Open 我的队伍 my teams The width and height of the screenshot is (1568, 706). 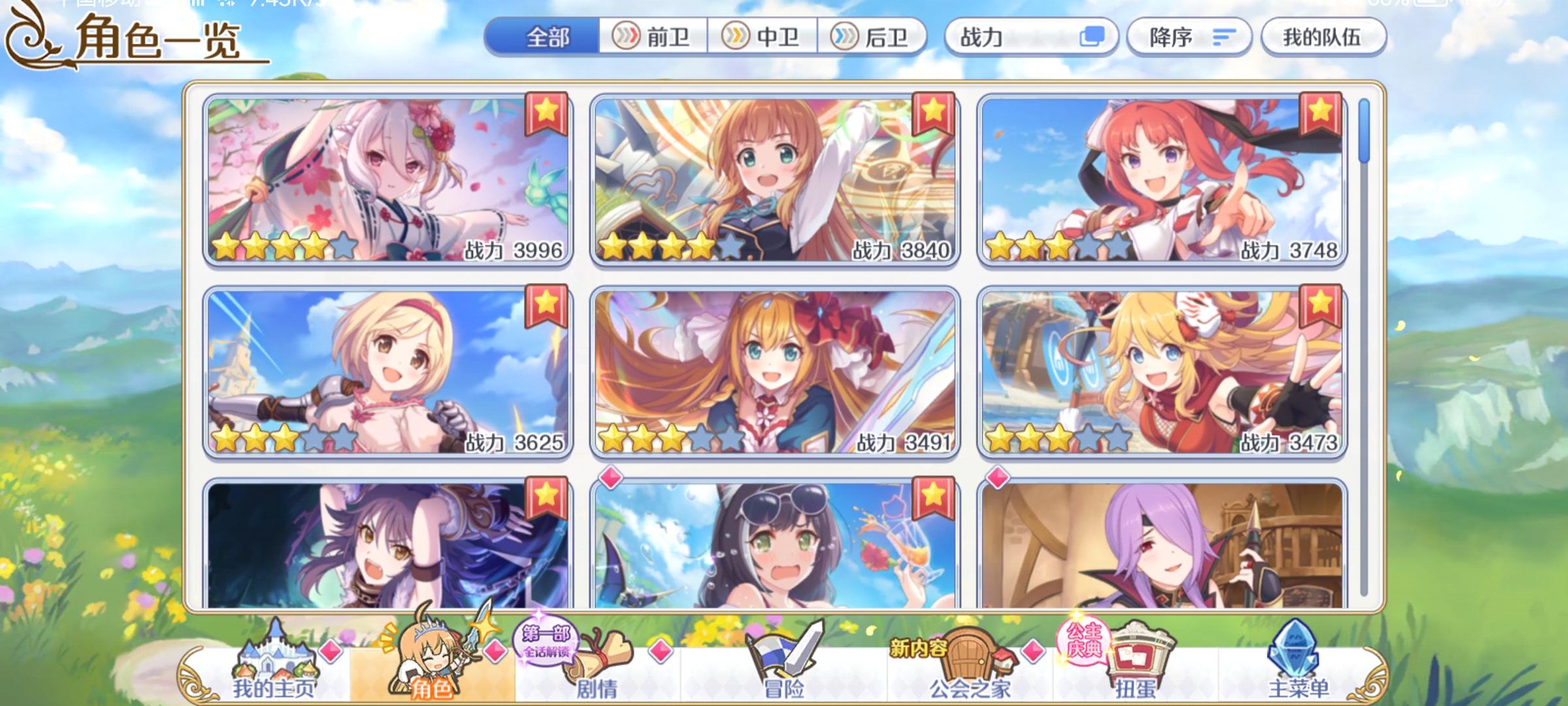pyautogui.click(x=1322, y=37)
